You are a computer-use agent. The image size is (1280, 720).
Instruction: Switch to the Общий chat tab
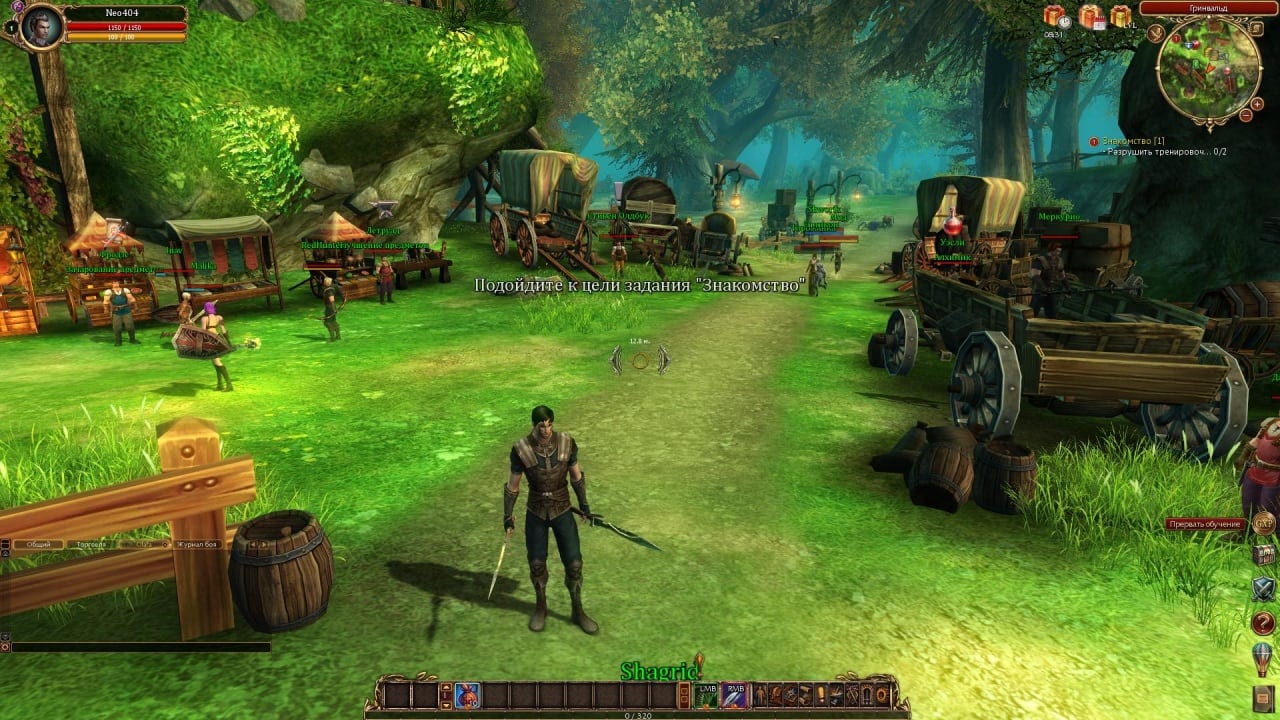tap(38, 544)
